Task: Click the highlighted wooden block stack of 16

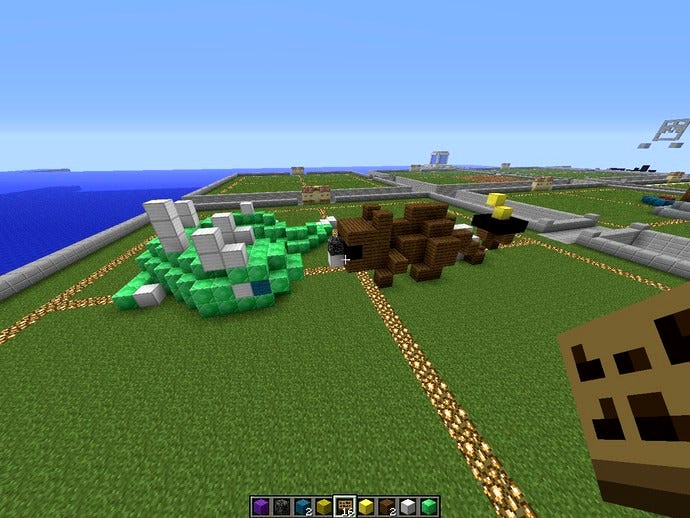Action: coord(344,505)
